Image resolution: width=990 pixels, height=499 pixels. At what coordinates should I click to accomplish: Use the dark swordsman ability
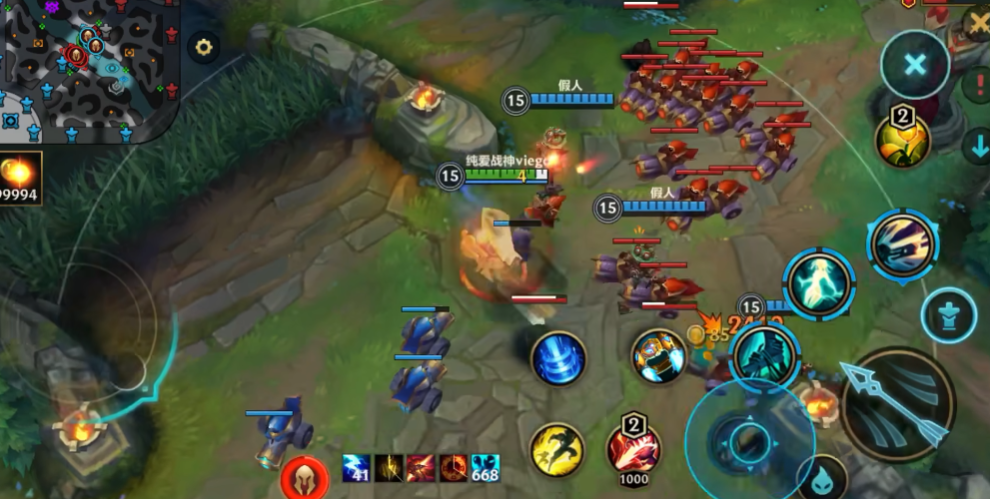pos(763,356)
